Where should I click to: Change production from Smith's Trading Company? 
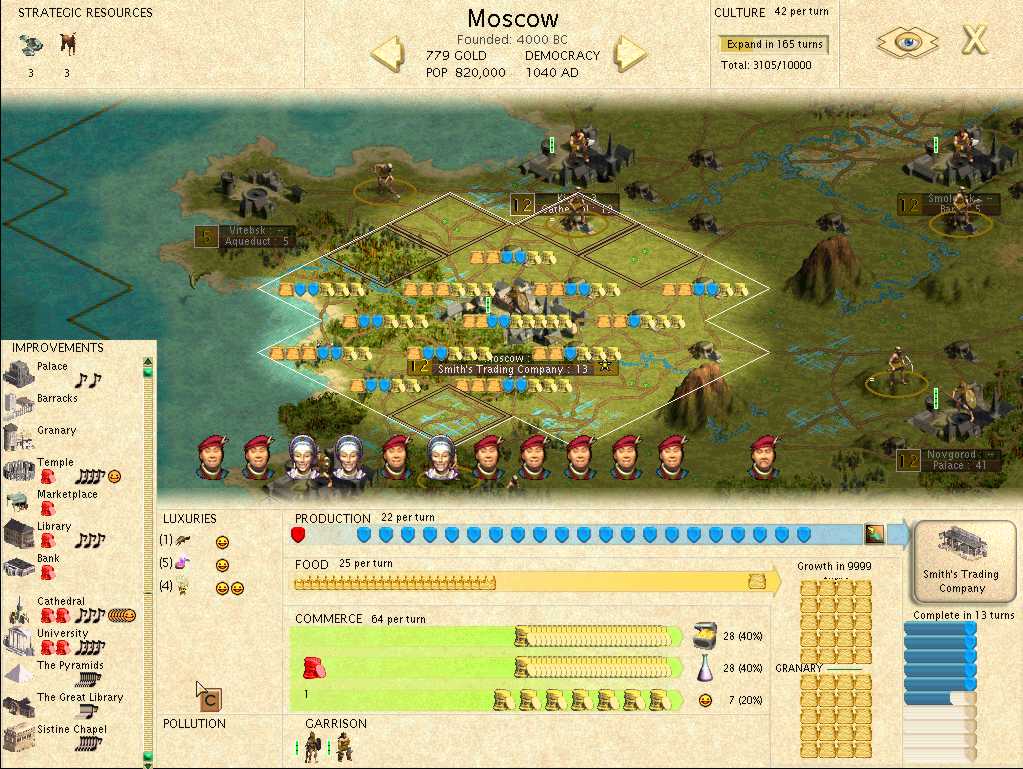[x=960, y=562]
